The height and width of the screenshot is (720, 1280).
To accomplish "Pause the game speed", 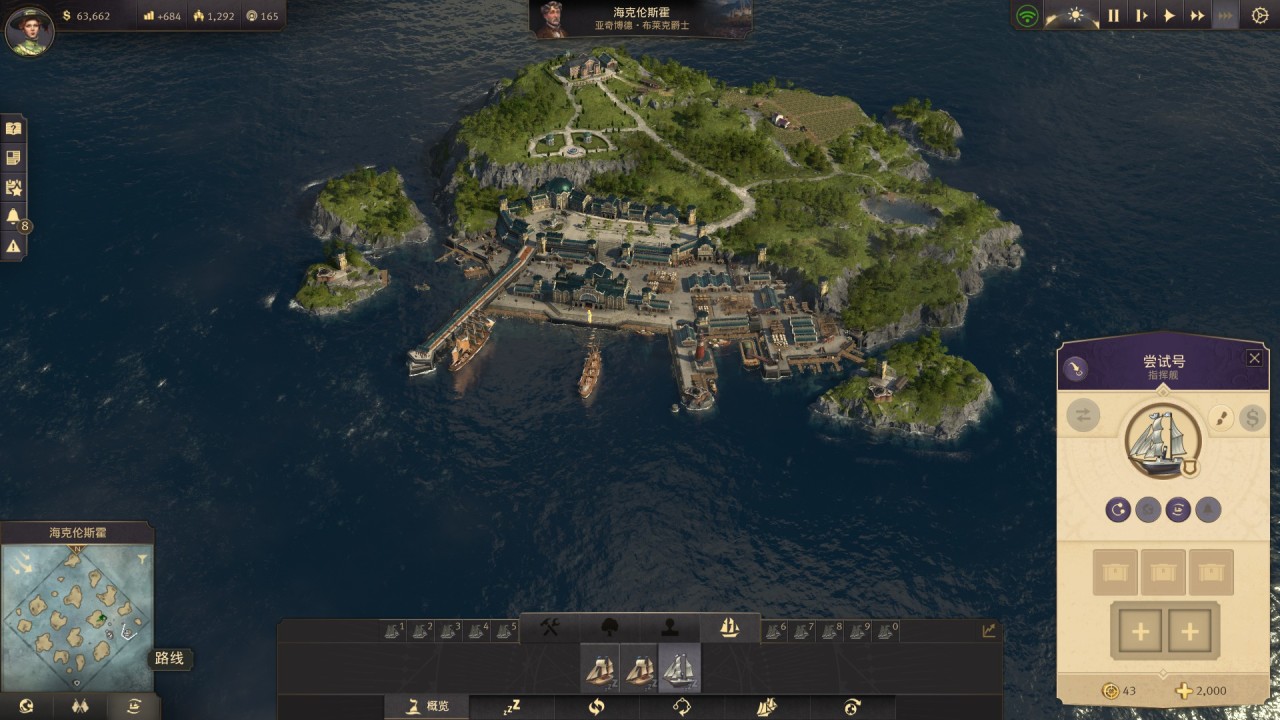I will 1113,15.
